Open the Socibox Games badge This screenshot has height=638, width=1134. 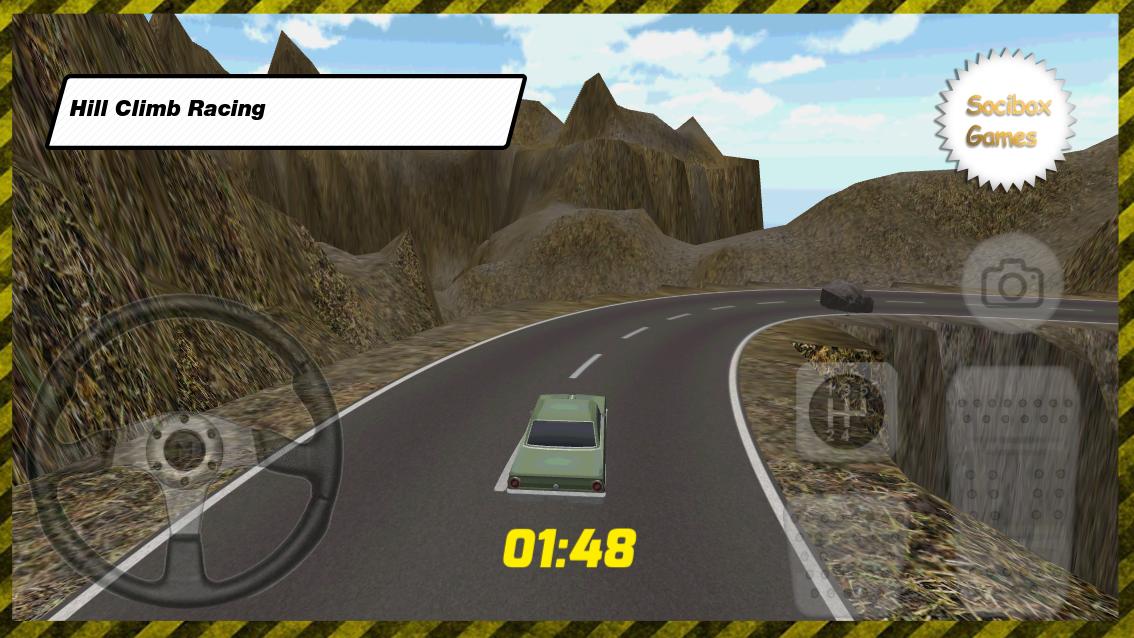(1006, 120)
